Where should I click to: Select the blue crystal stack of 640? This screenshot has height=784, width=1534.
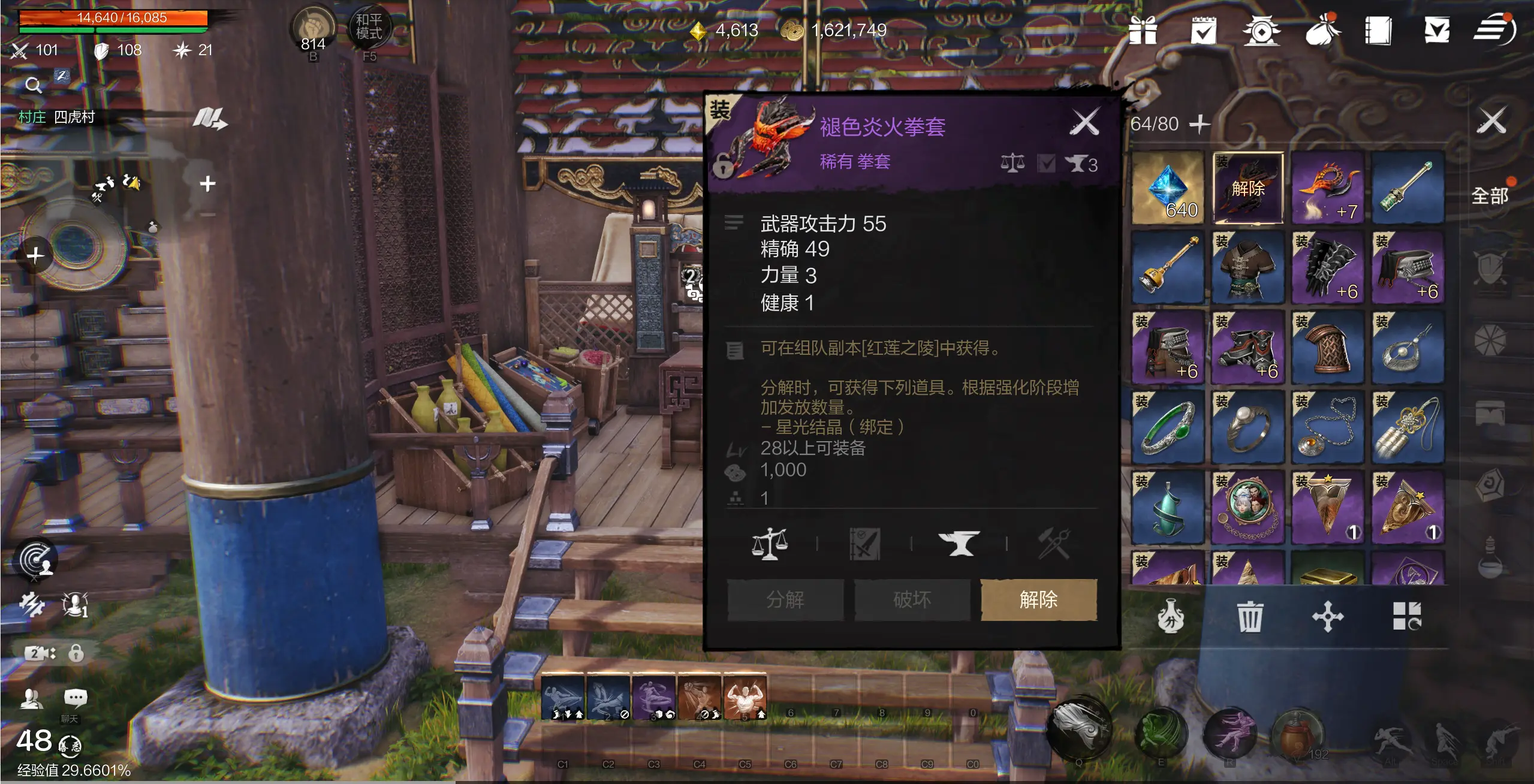pyautogui.click(x=1167, y=188)
